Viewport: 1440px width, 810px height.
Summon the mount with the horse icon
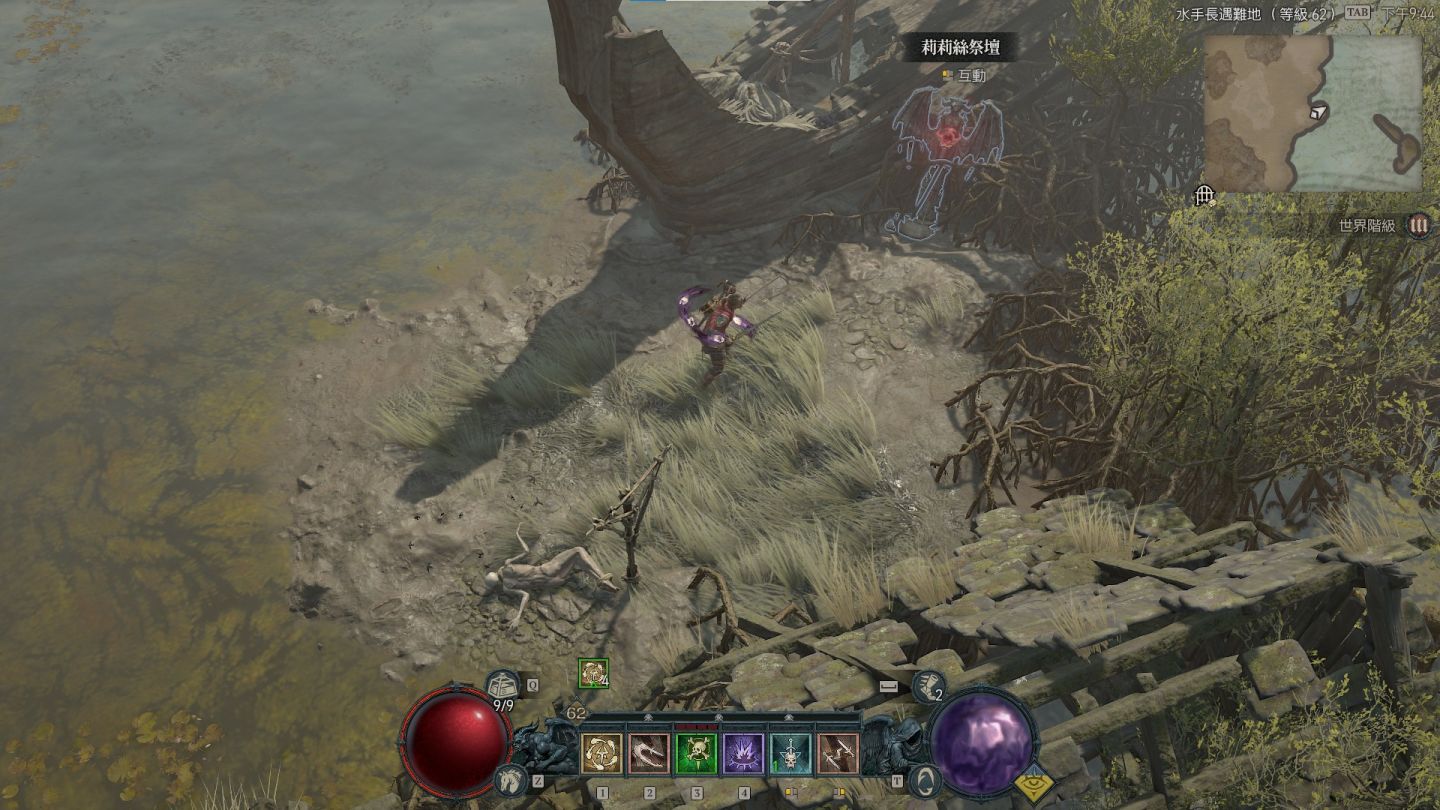[x=509, y=781]
